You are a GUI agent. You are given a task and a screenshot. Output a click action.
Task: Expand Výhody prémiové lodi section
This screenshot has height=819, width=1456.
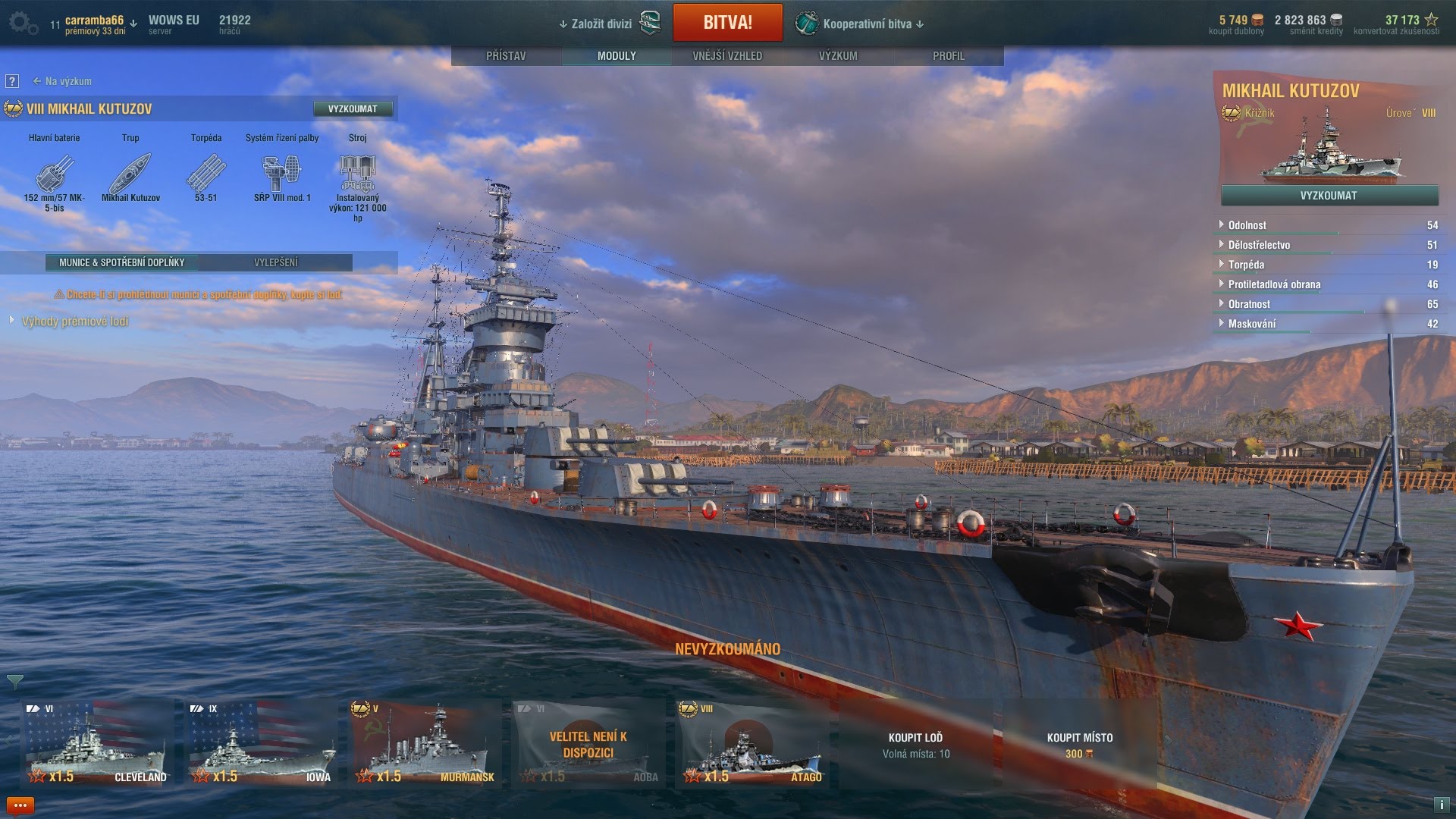pos(74,322)
